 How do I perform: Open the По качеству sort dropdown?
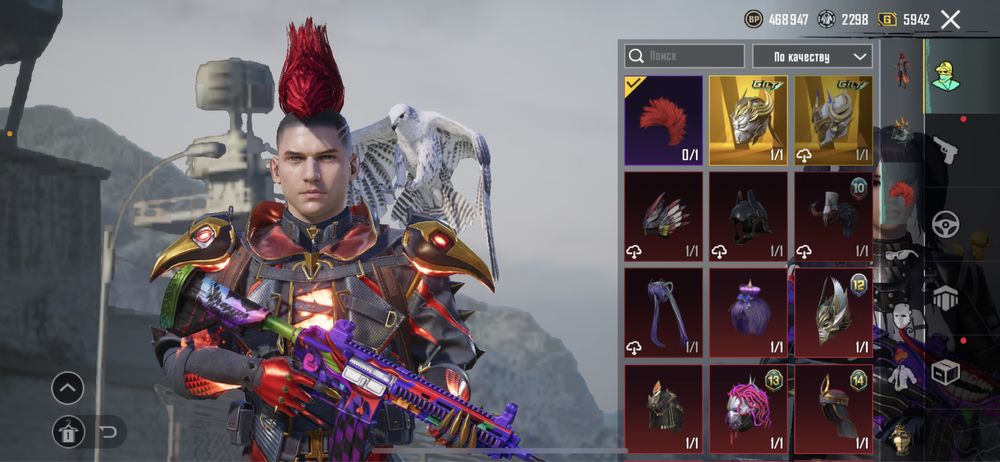pyautogui.click(x=812, y=56)
